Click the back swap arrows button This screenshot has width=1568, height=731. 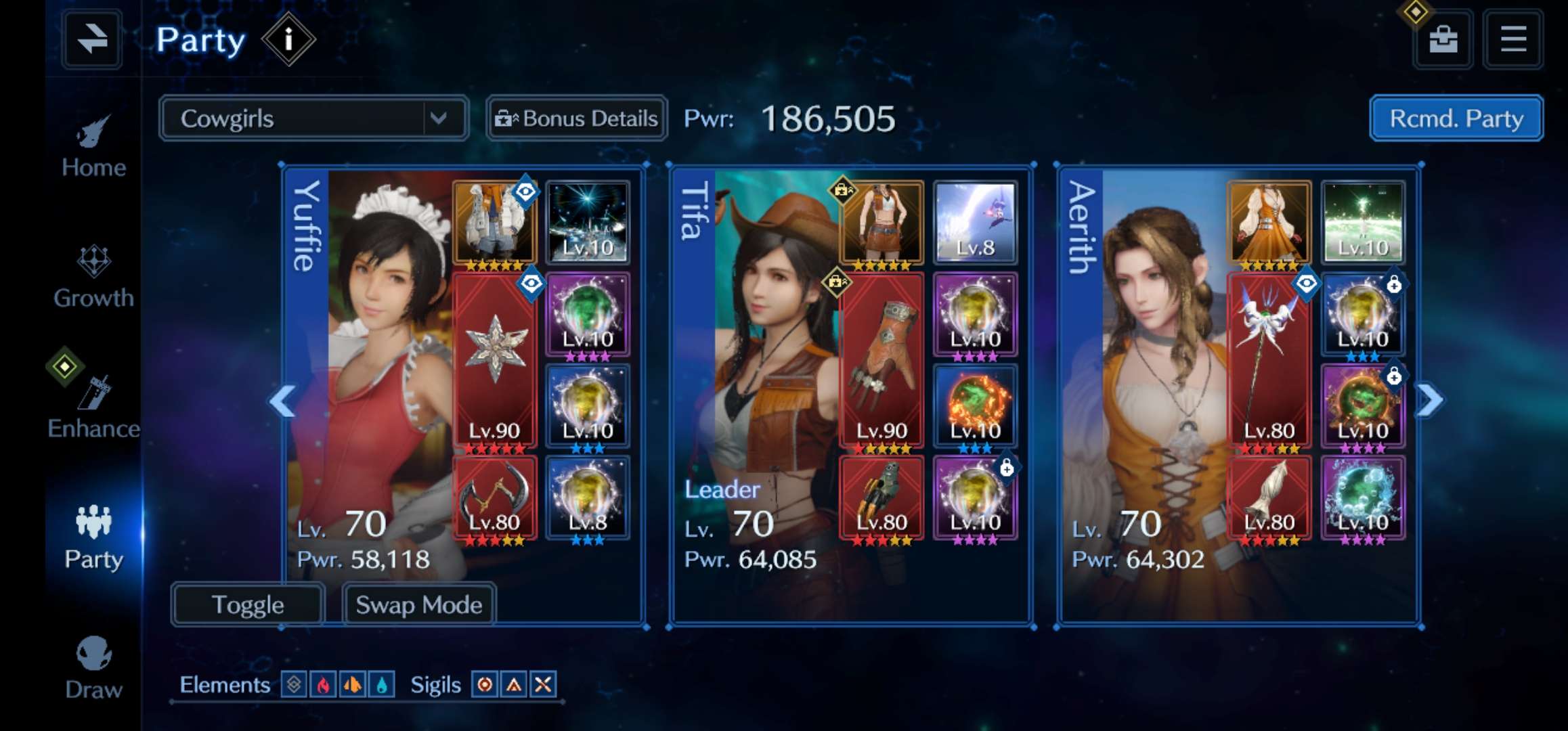coord(92,39)
